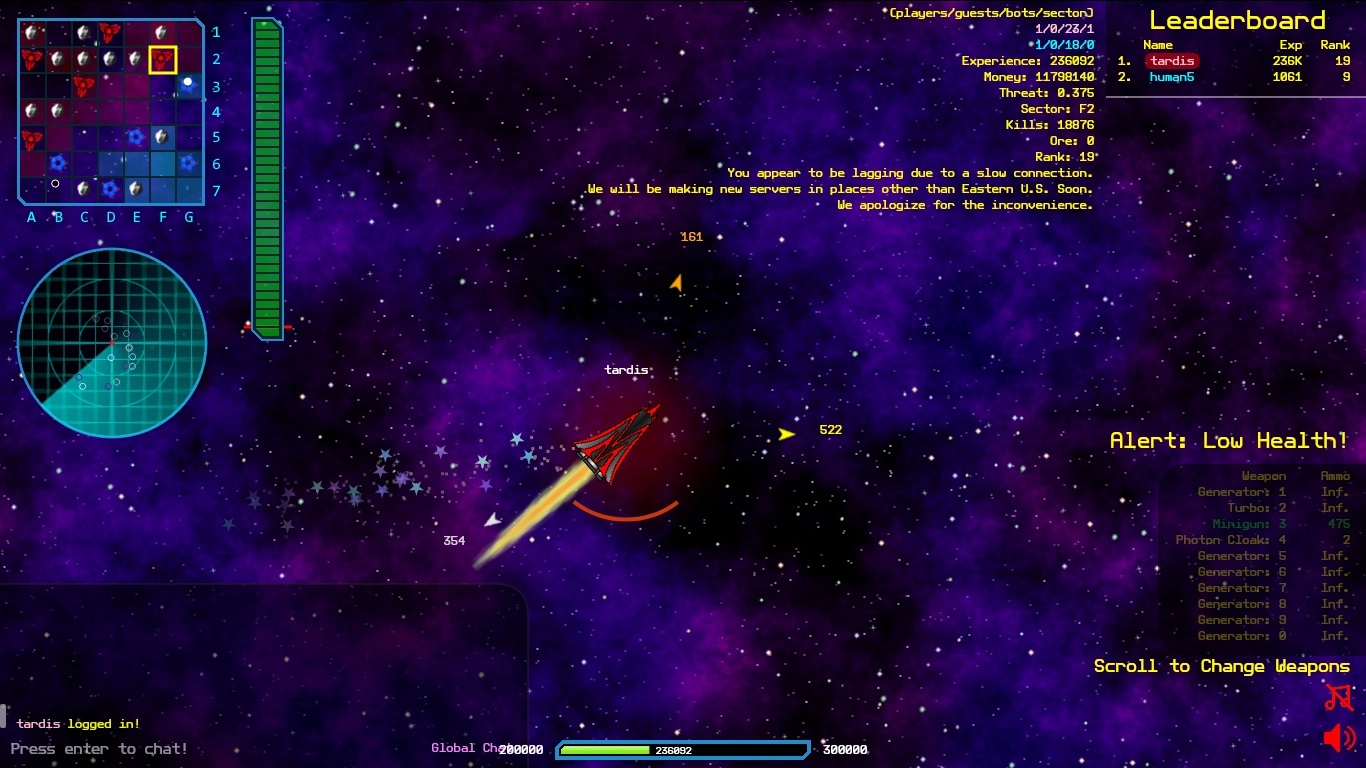
Task: Click the asteroid icon in sector F5
Action: pos(162,138)
